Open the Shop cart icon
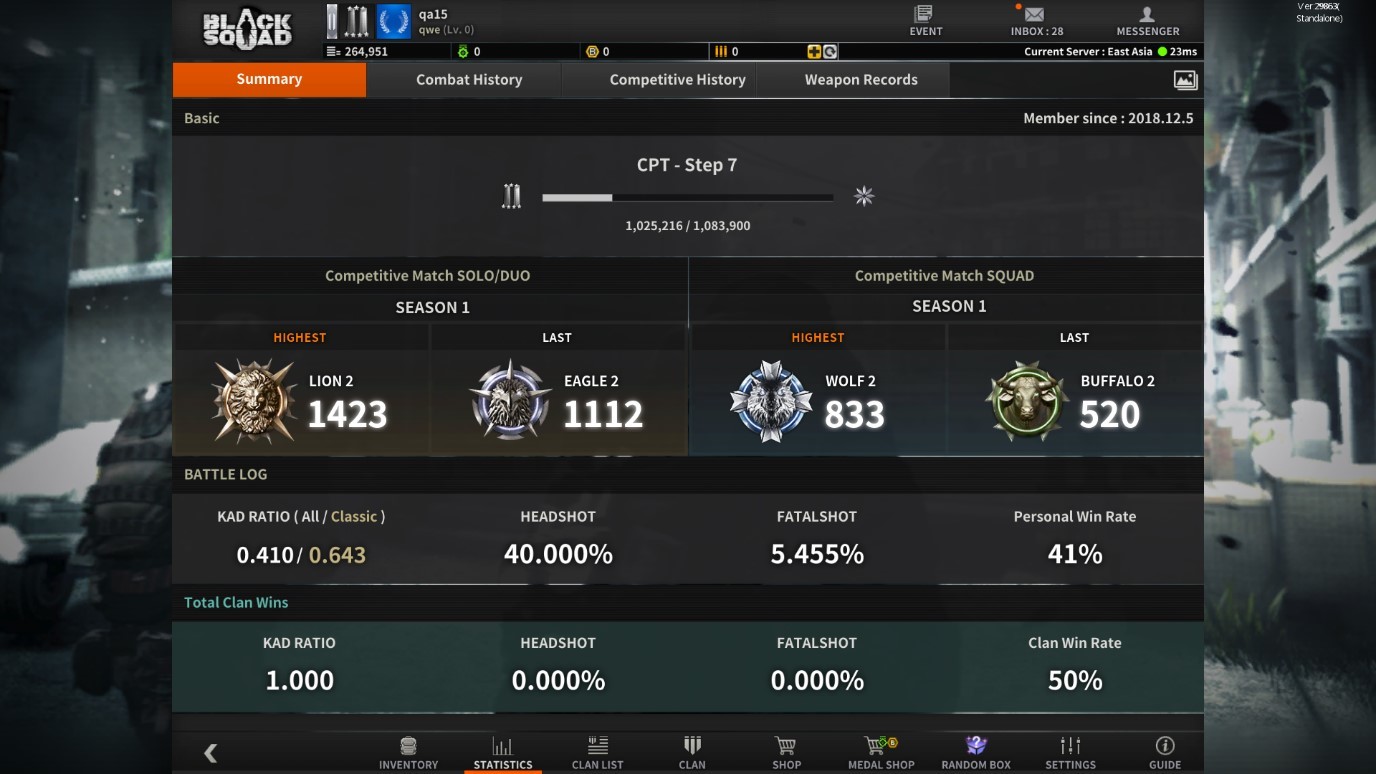Image resolution: width=1376 pixels, height=774 pixels. [x=786, y=745]
